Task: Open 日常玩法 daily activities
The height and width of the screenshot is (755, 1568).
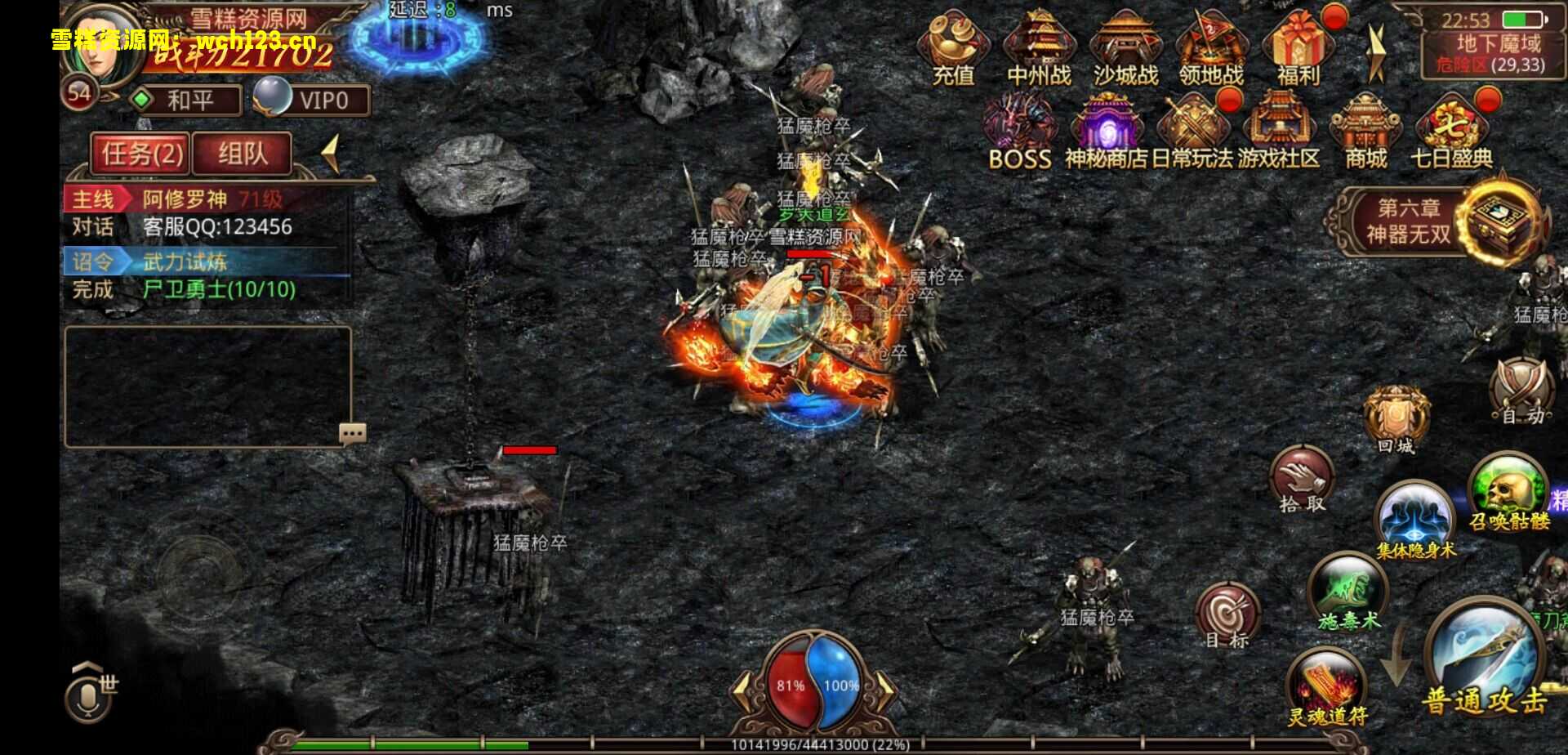Action: tap(1192, 131)
